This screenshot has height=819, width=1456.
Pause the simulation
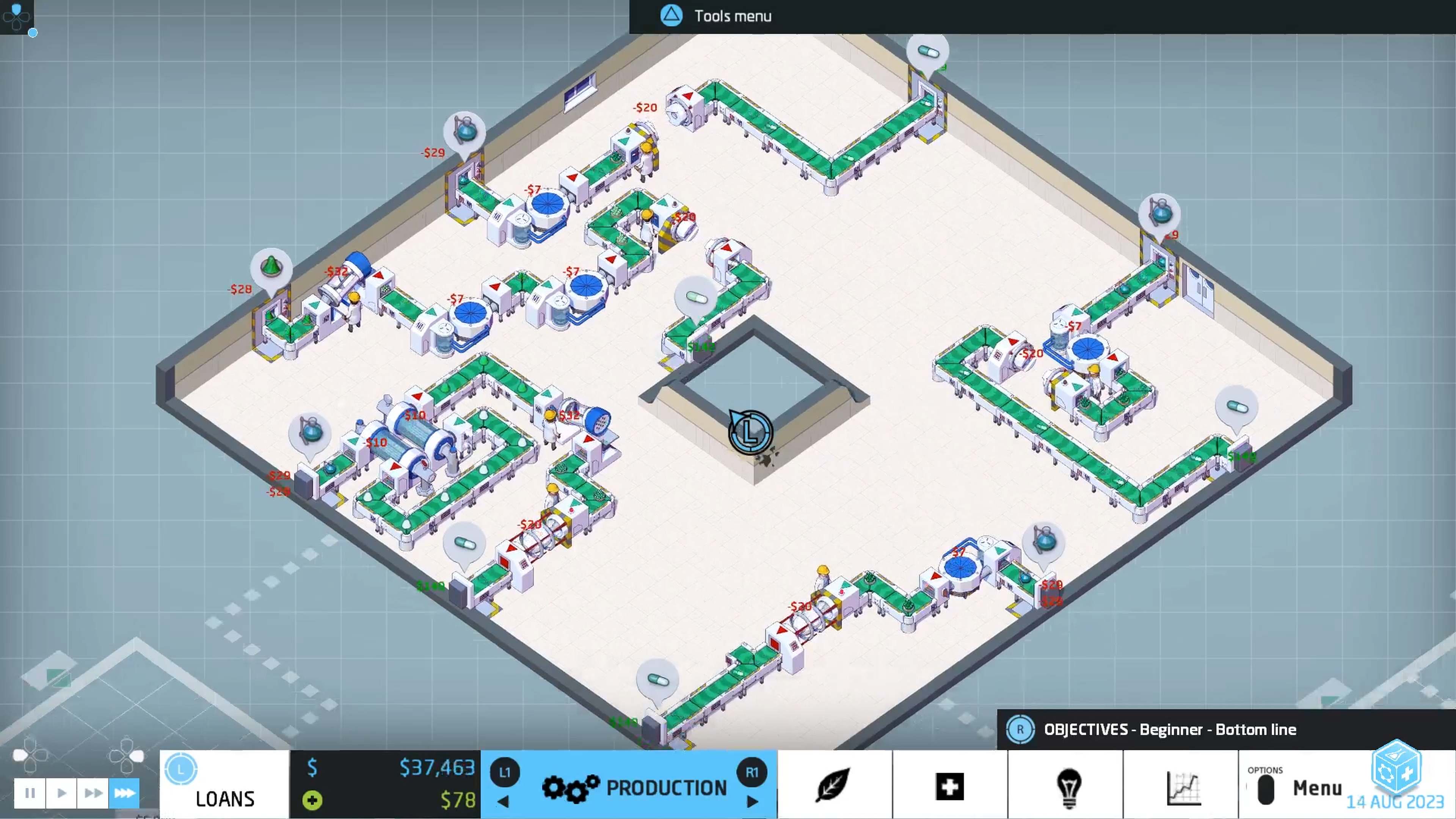(30, 792)
